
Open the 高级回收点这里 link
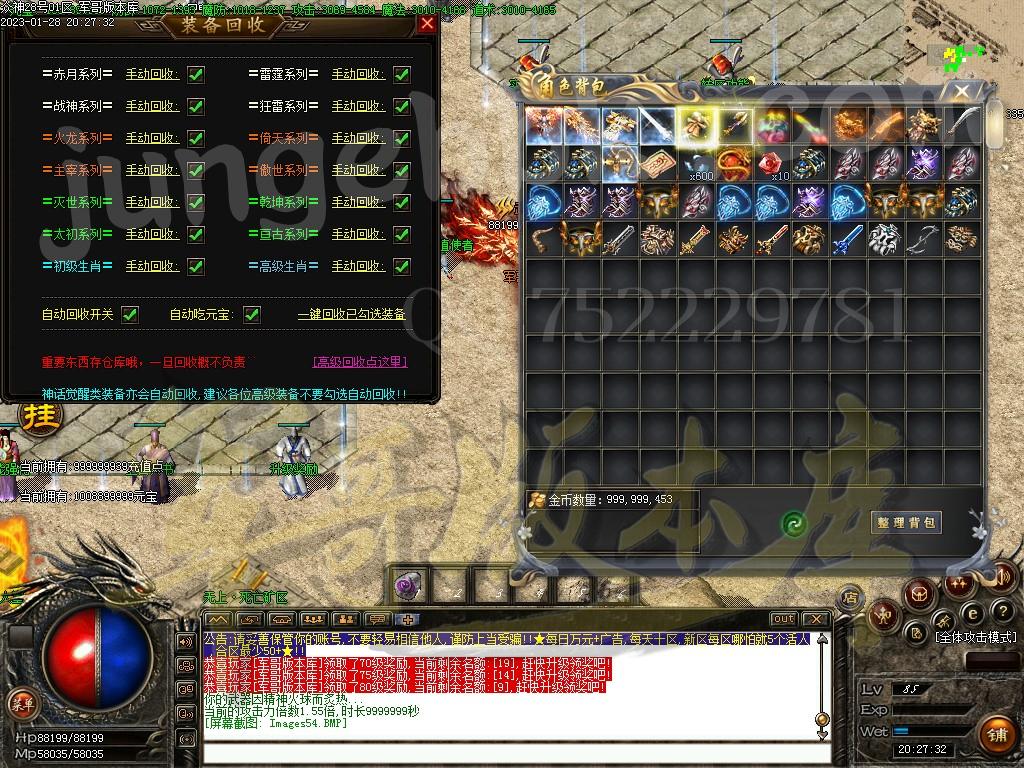(360, 362)
